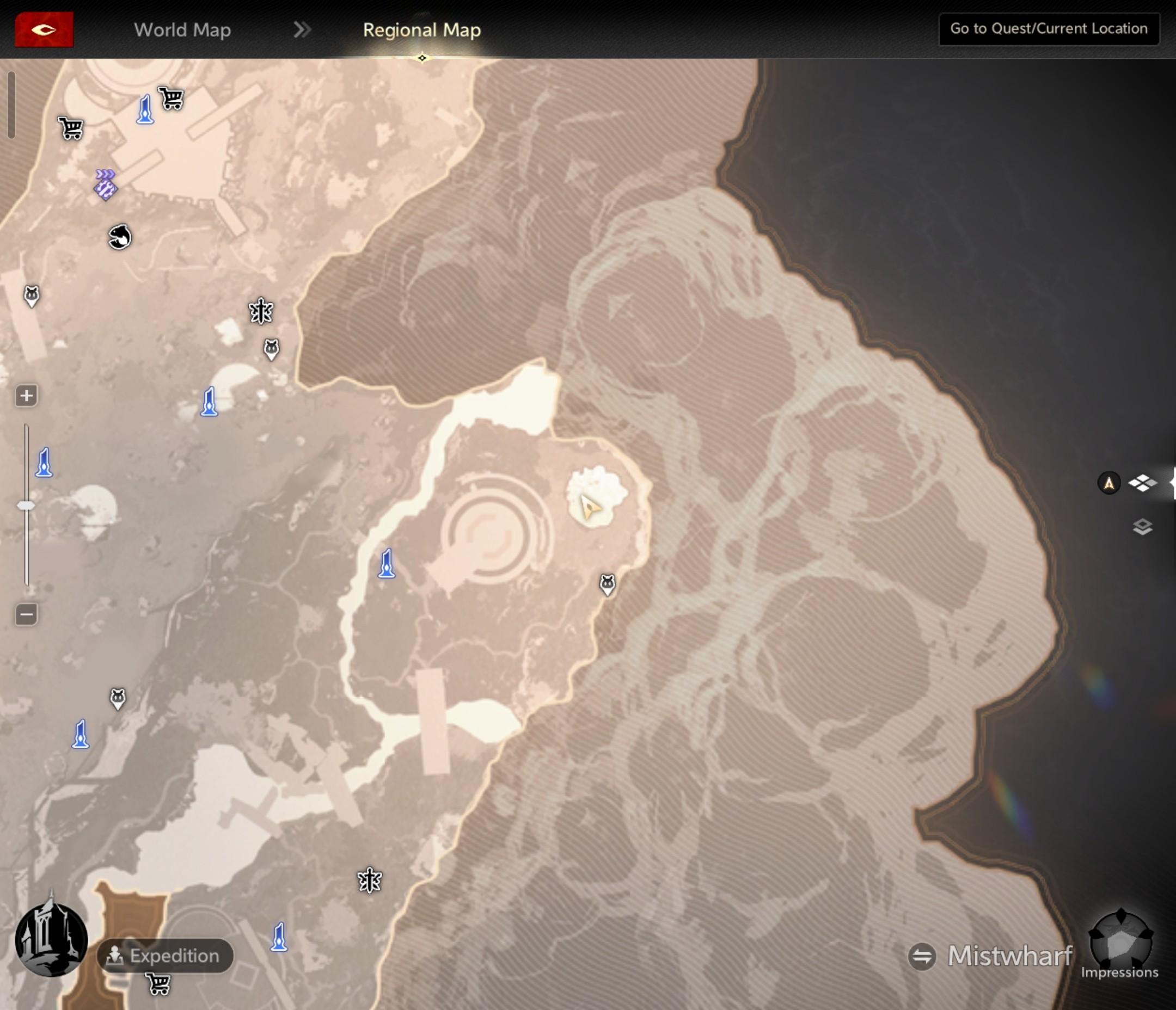Go to Quest/Current Location
Image resolution: width=1176 pixels, height=1010 pixels.
click(x=1048, y=29)
